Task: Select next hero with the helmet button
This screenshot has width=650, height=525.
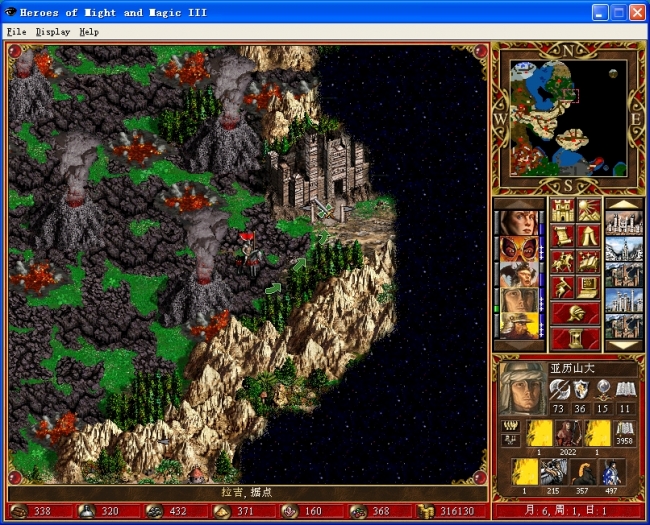Action: pos(575,313)
